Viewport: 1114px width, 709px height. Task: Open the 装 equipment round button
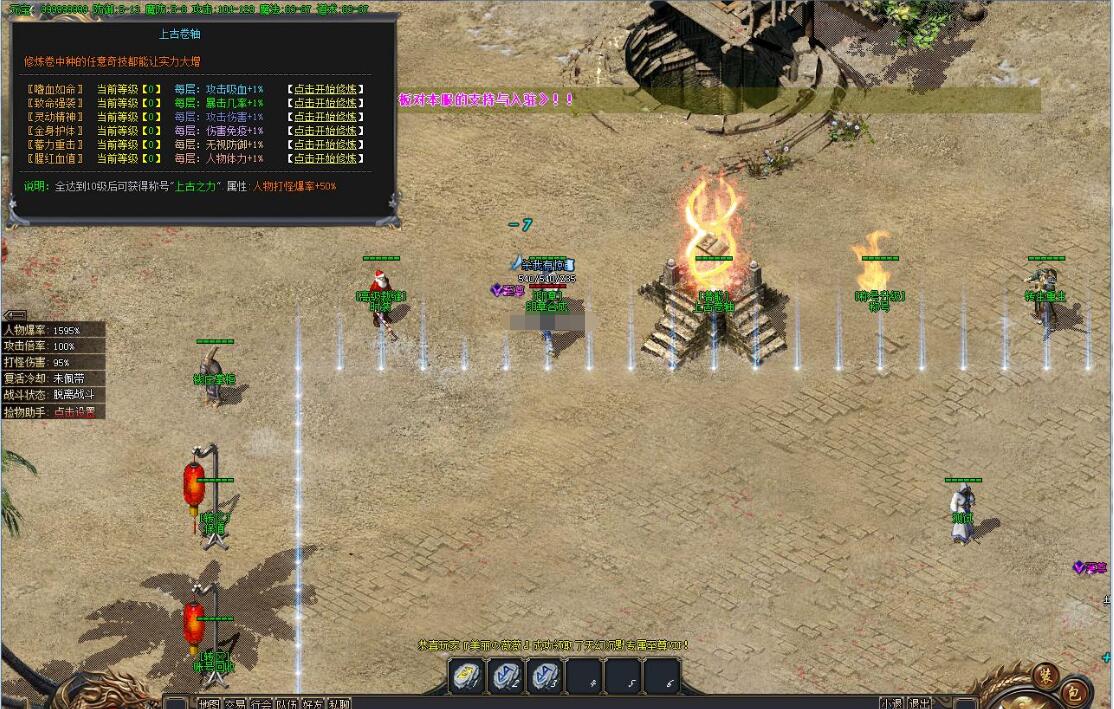[1045, 674]
